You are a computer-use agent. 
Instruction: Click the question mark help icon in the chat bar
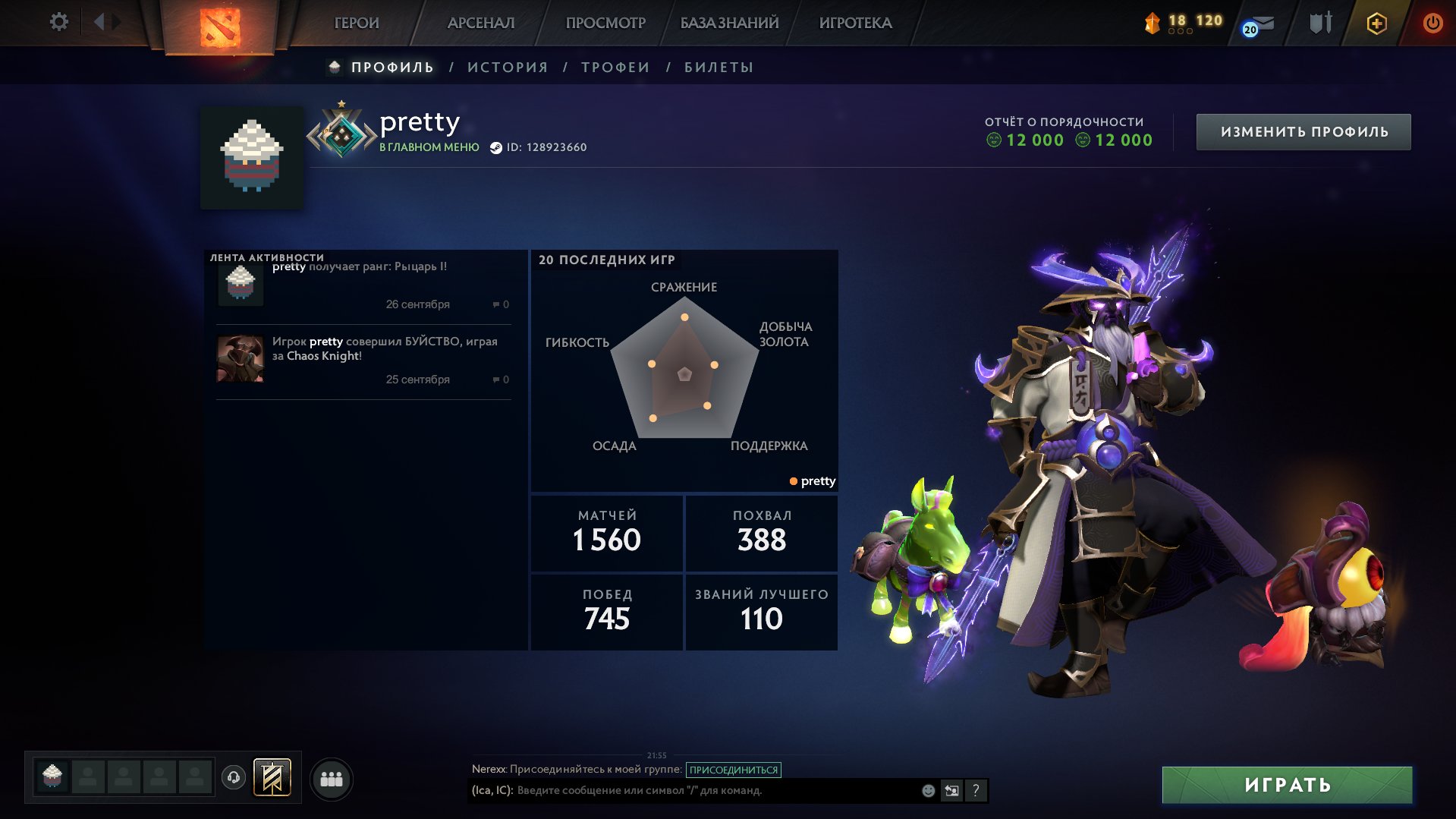pyautogui.click(x=976, y=790)
